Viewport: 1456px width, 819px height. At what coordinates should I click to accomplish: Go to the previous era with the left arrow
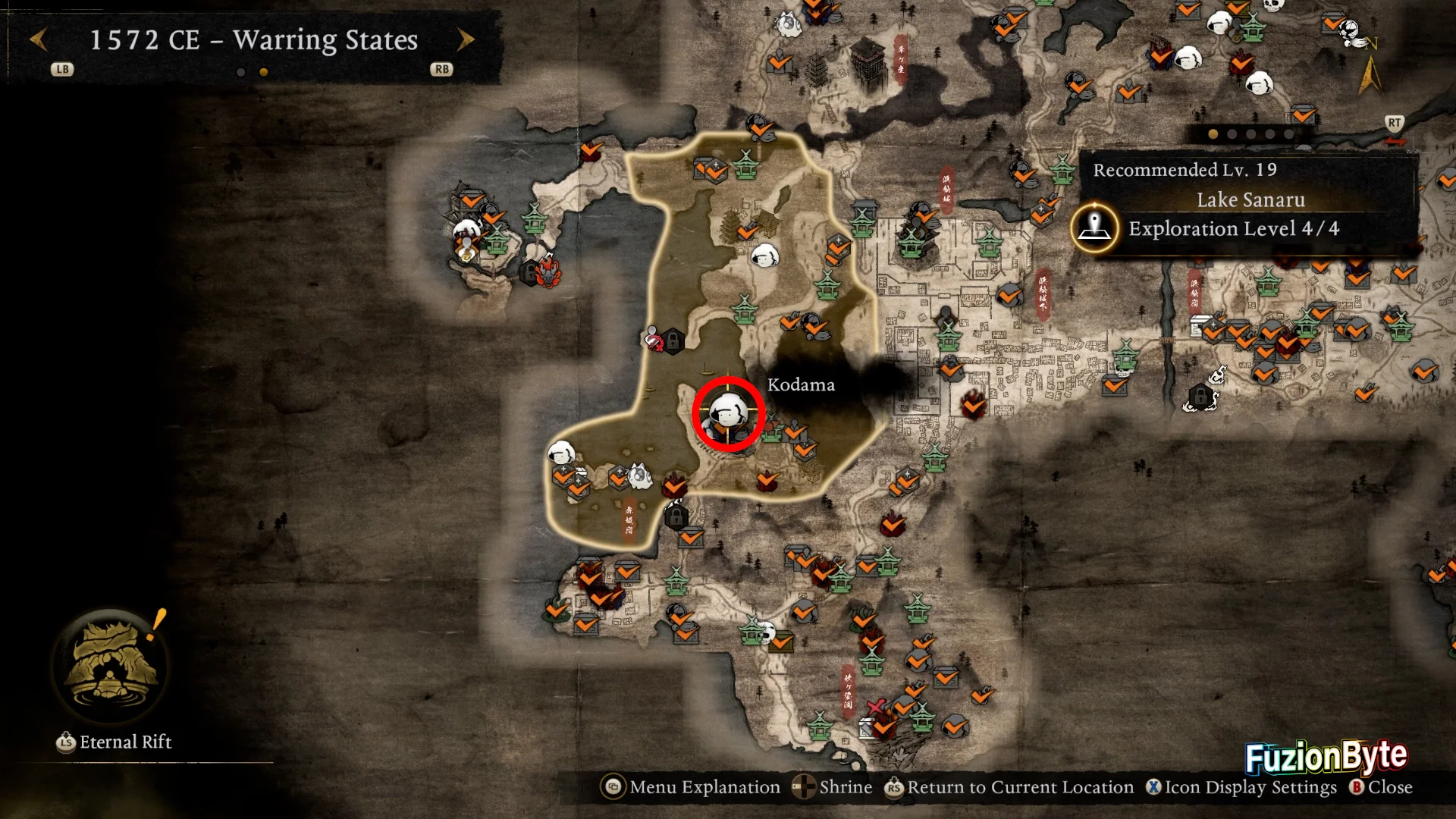[39, 39]
